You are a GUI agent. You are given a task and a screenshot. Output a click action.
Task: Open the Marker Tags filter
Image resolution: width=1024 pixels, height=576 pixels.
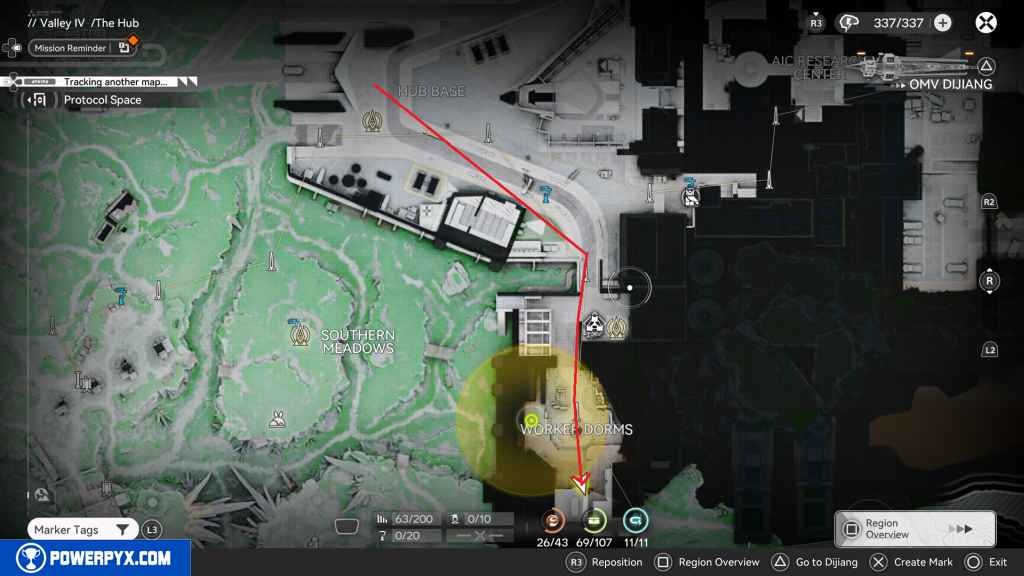click(82, 530)
